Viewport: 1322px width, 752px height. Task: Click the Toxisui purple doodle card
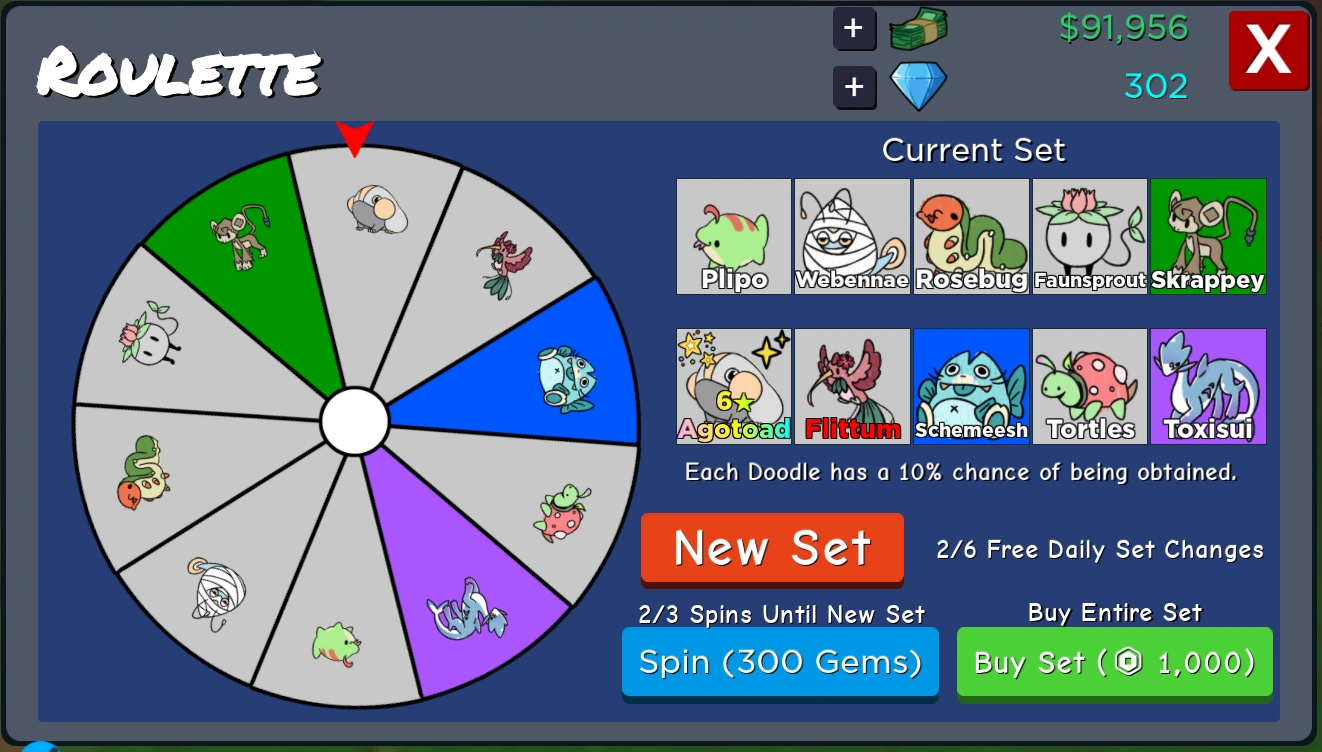tap(1207, 386)
